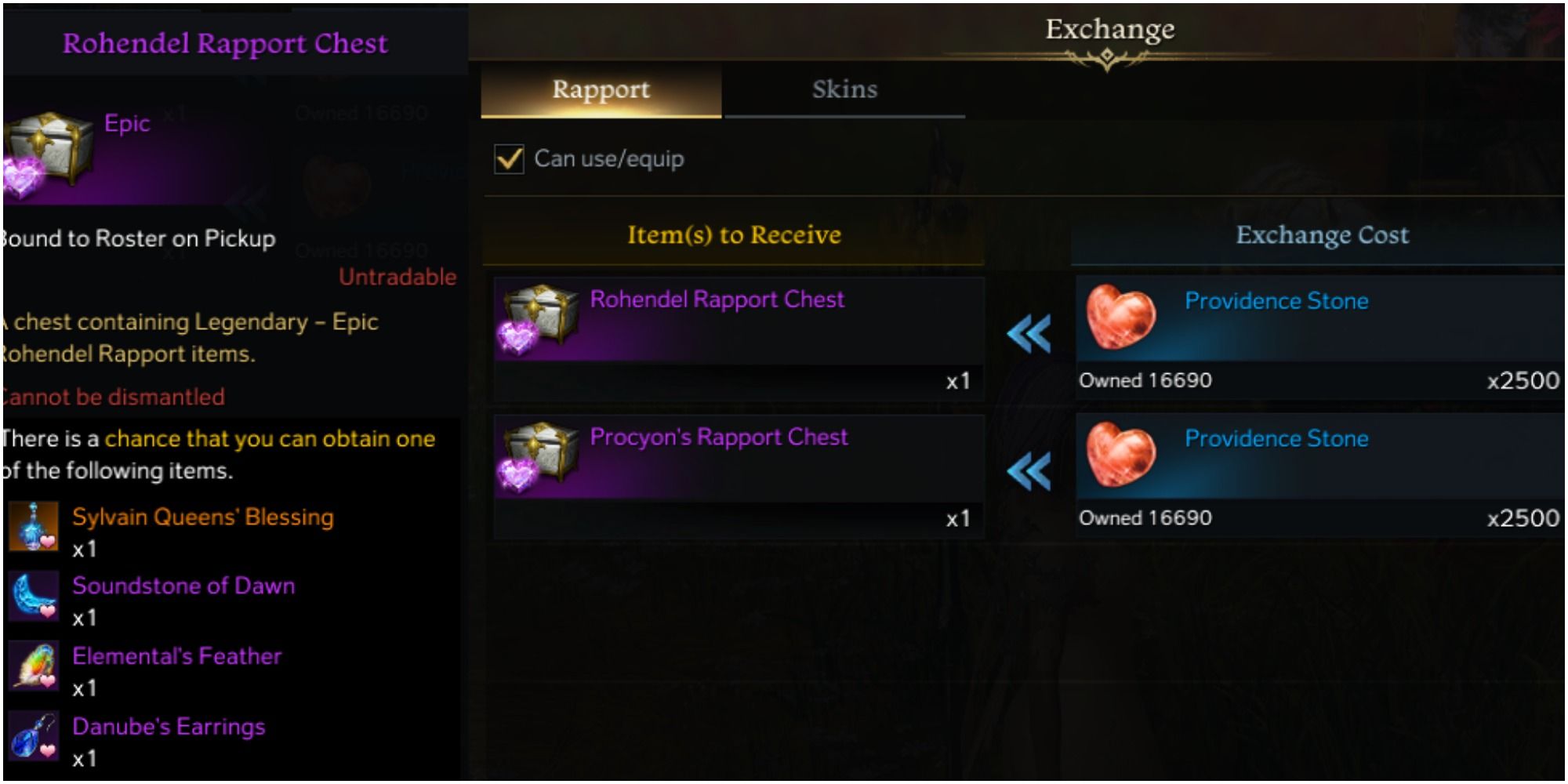
Task: Click the Rohendel Rapport Chest name text
Action: coord(717,299)
